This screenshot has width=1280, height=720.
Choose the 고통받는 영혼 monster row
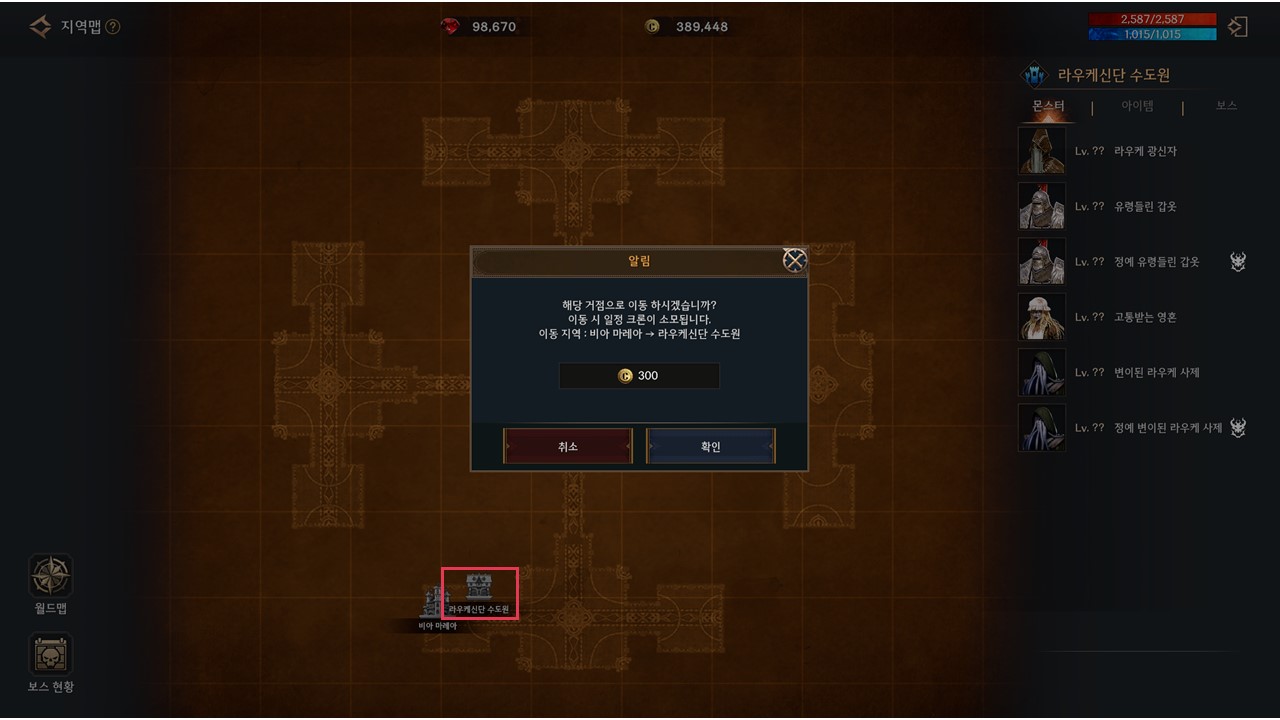click(x=1120, y=317)
